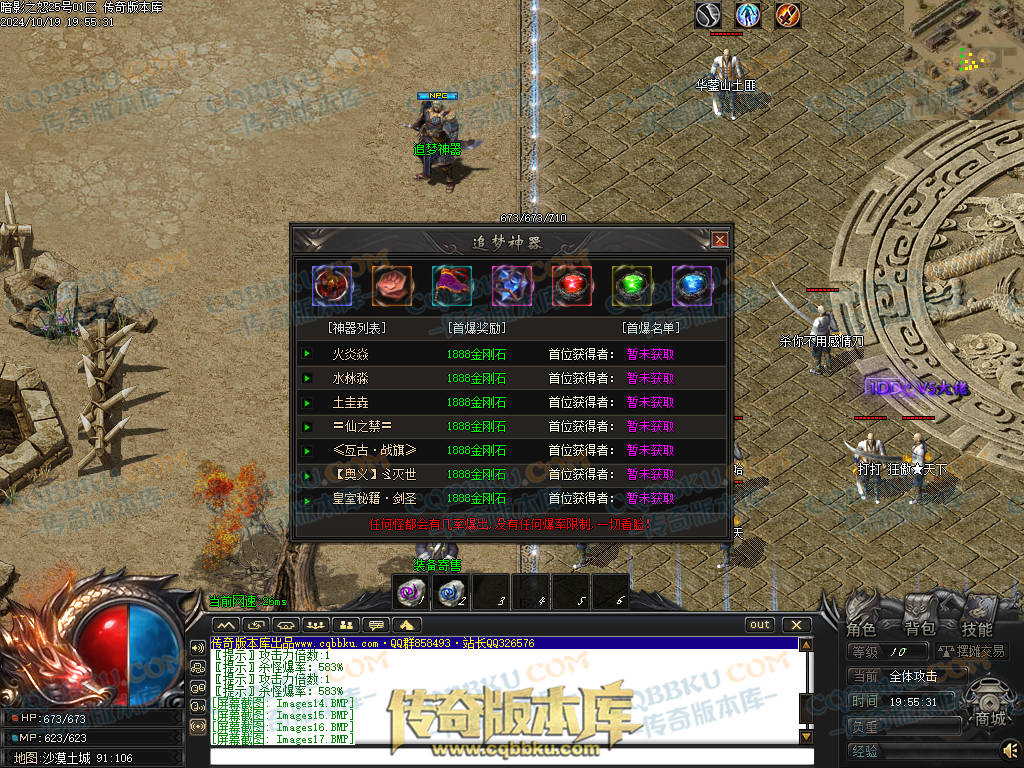Select the red gem artifact icon
Image resolution: width=1024 pixels, height=768 pixels.
[572, 286]
